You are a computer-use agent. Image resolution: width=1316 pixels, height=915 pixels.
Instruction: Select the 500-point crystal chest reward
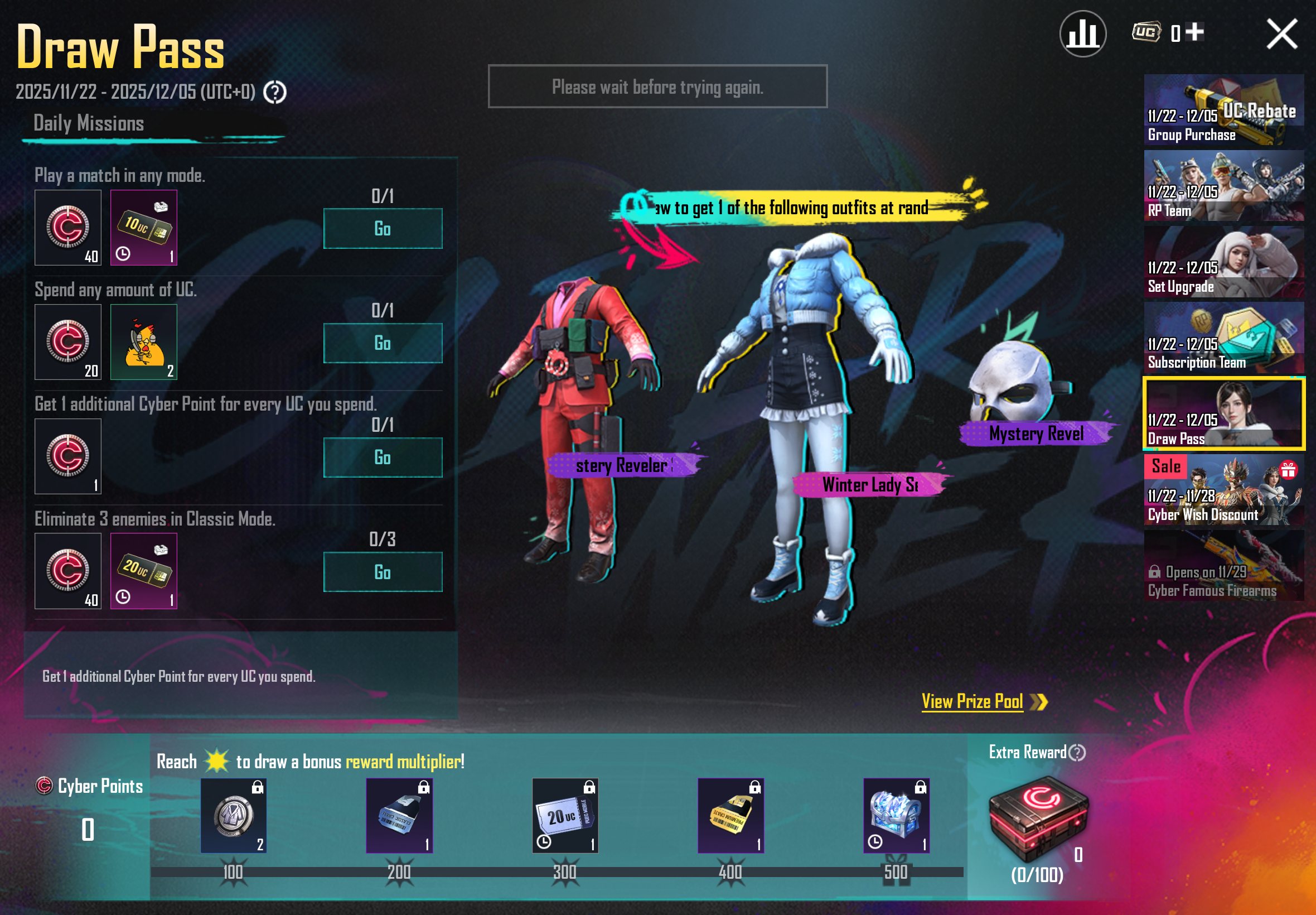[x=896, y=815]
